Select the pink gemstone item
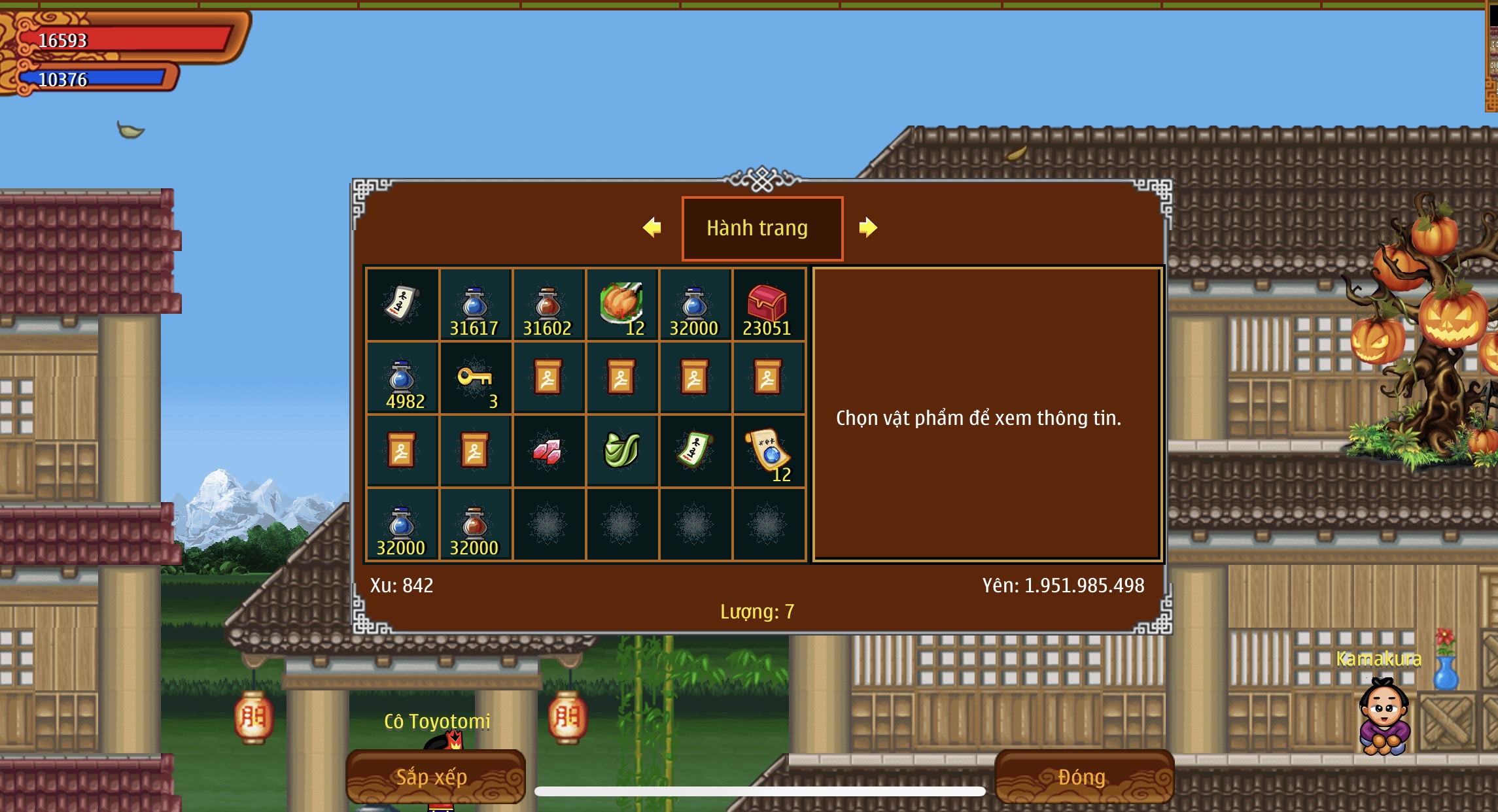 click(548, 452)
